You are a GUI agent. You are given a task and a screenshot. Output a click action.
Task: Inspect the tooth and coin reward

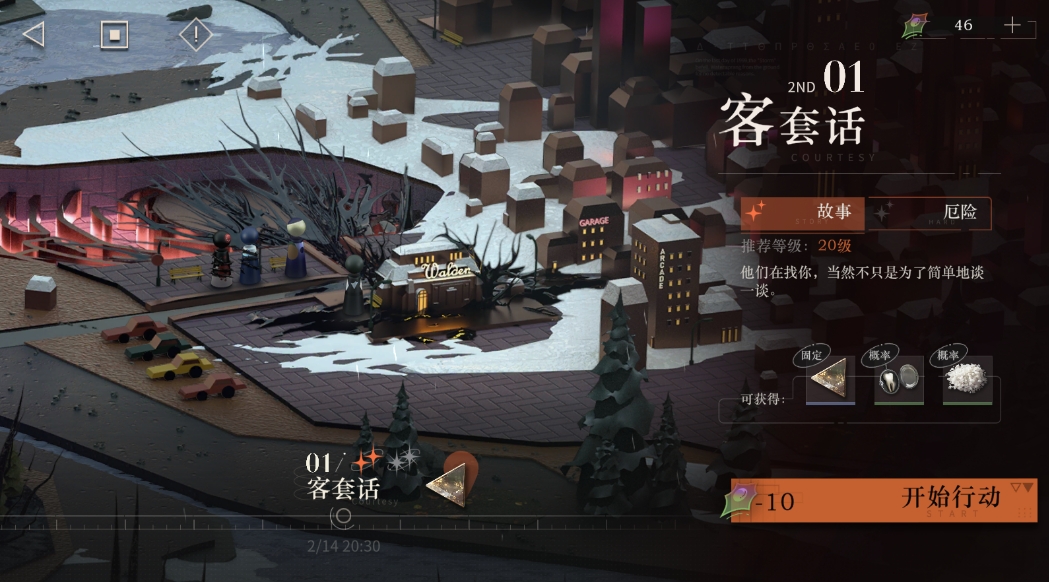899,380
